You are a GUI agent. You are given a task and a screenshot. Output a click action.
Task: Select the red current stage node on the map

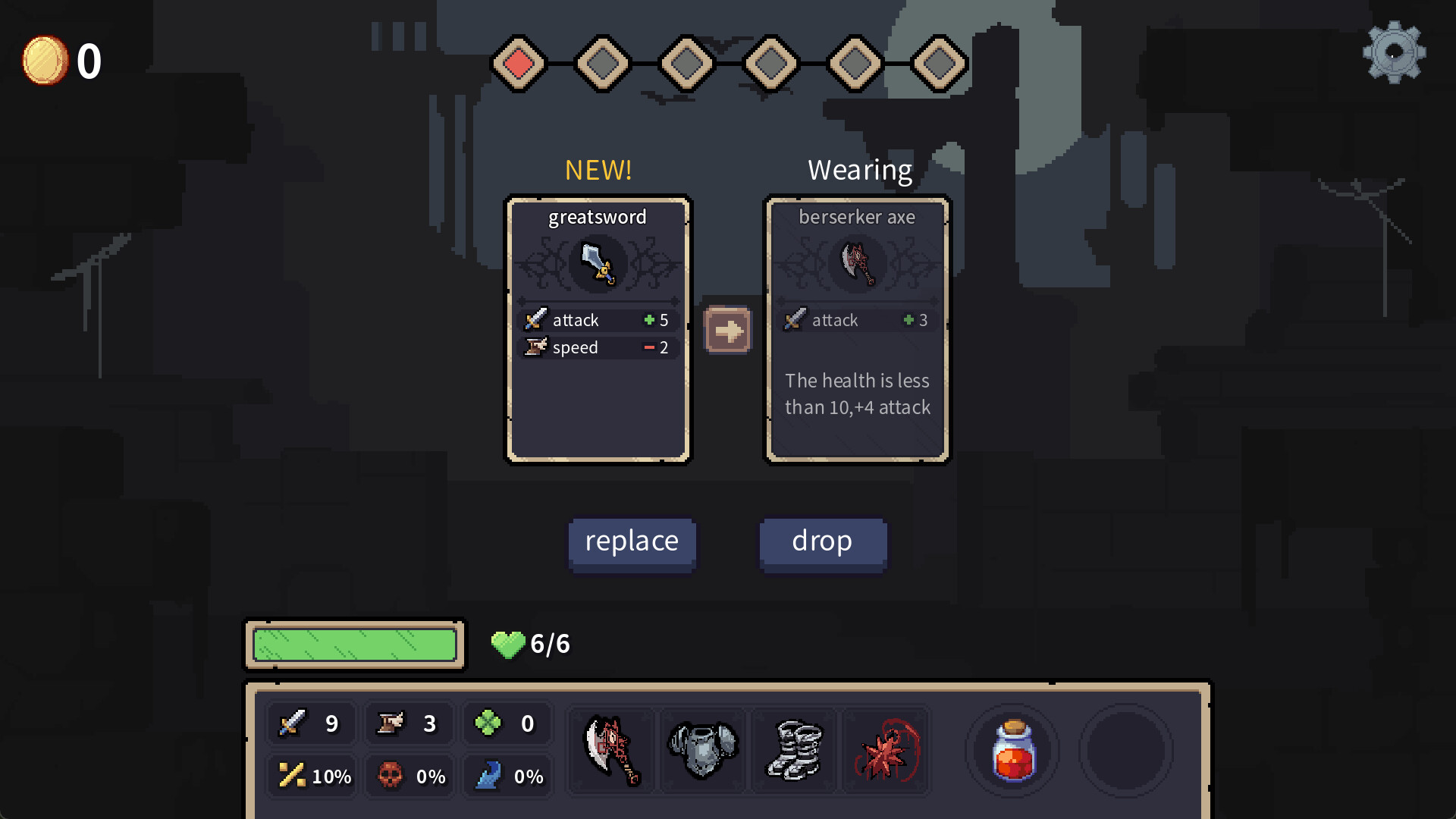pos(519,64)
